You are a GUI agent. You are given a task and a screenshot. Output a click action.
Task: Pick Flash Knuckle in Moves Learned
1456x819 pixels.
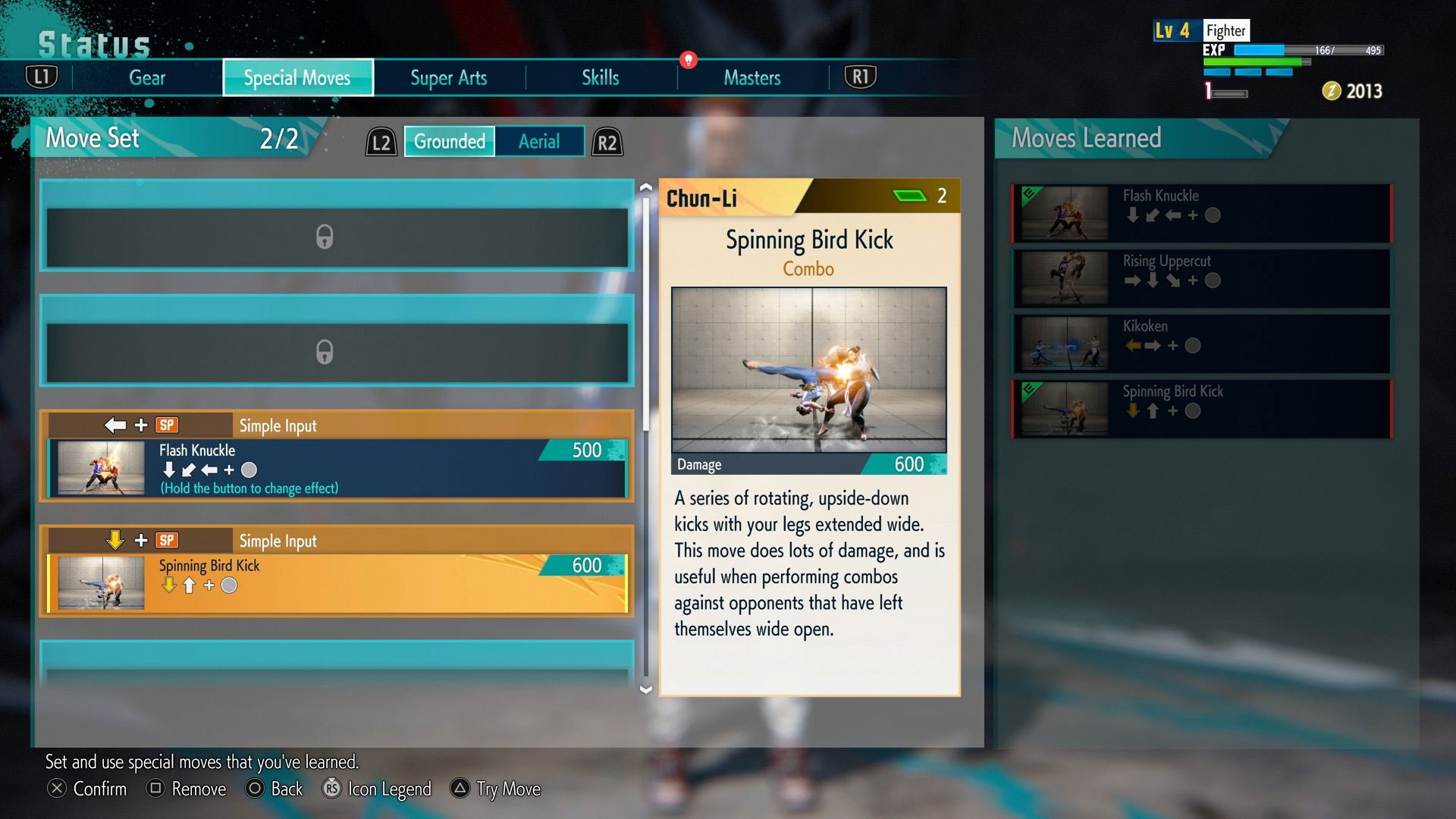coord(1202,214)
